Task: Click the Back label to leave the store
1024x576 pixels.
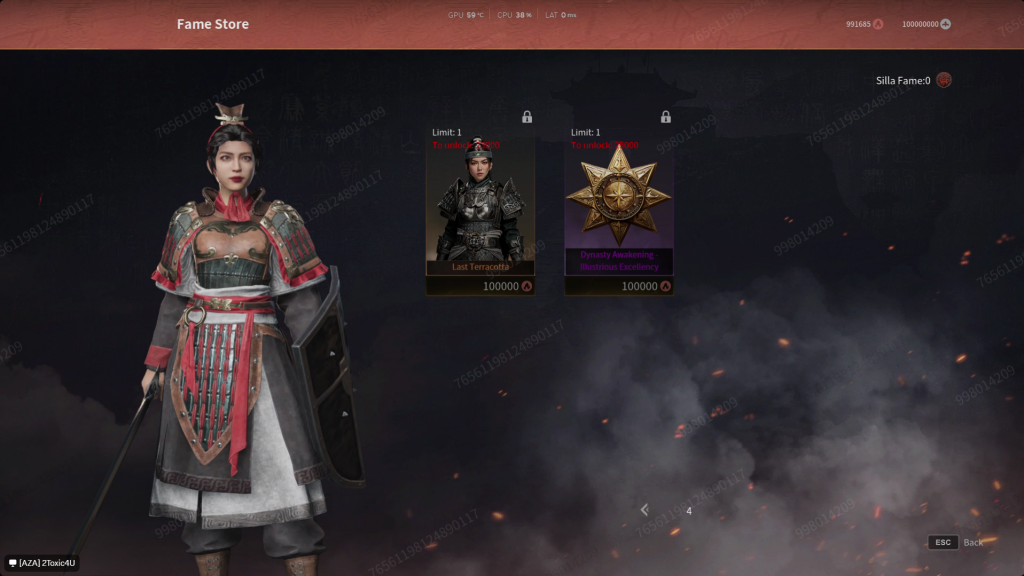Action: [973, 542]
